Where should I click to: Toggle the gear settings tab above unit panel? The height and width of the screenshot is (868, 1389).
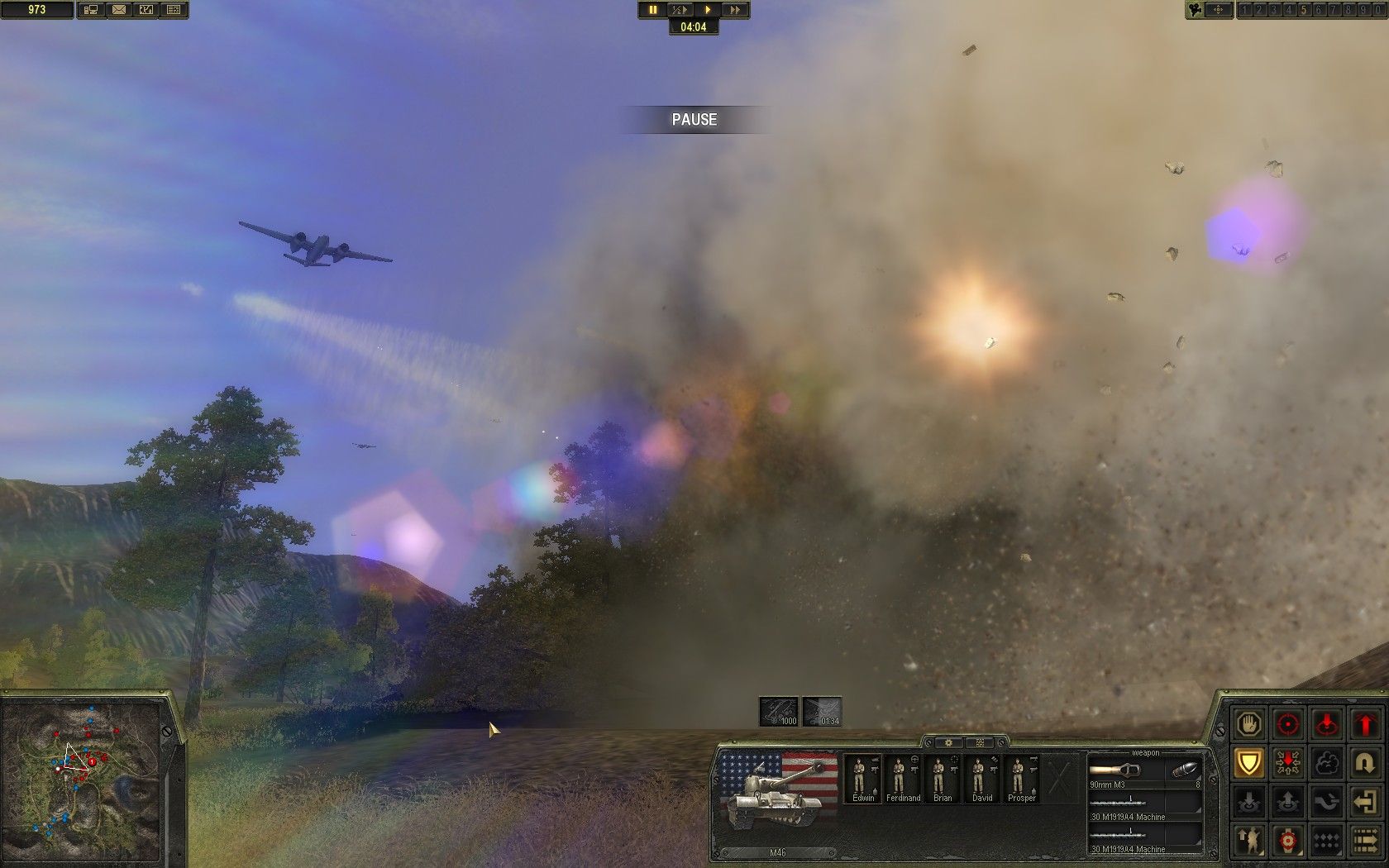(948, 742)
